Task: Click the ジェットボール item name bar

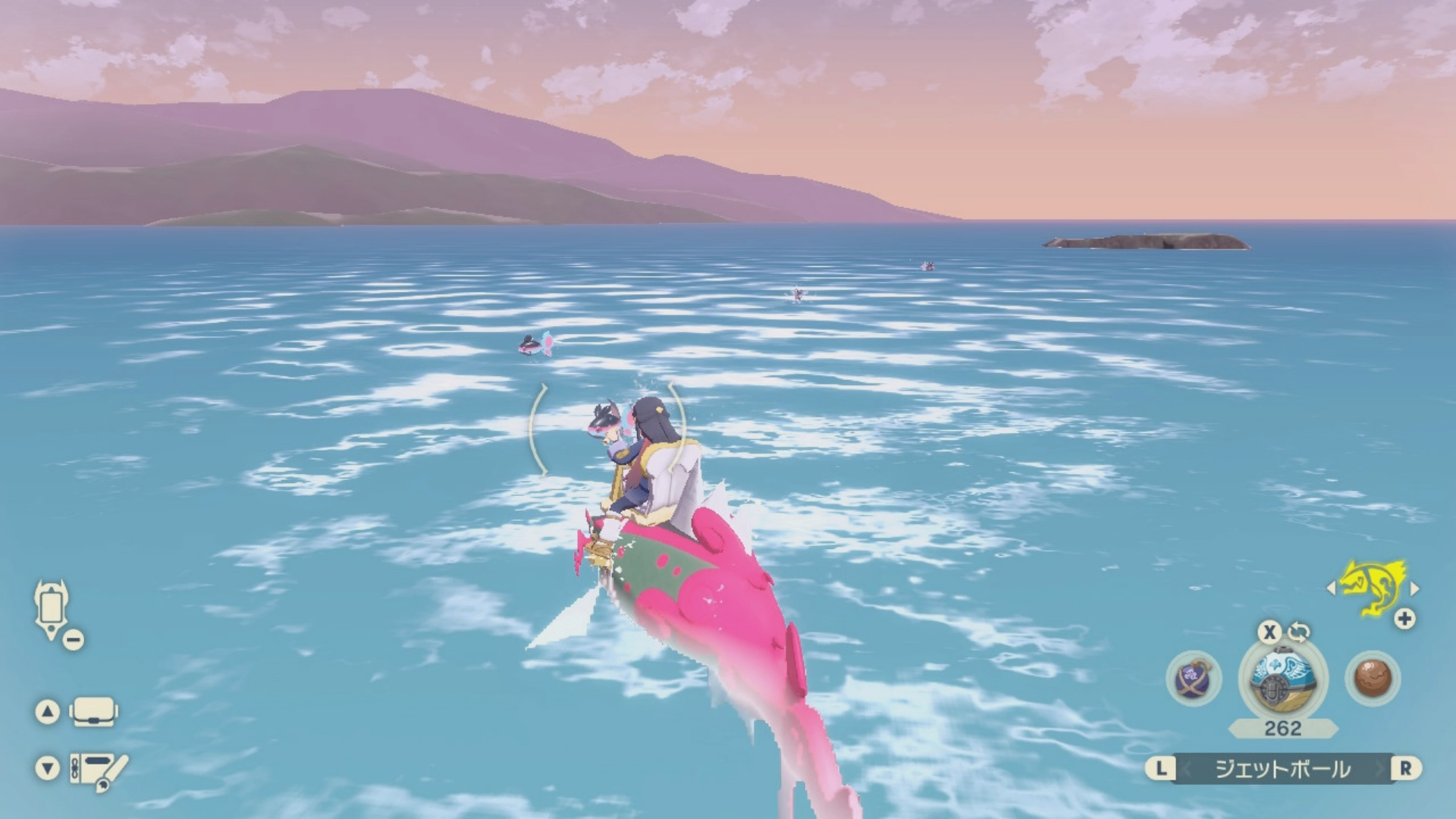Action: 1282,769
